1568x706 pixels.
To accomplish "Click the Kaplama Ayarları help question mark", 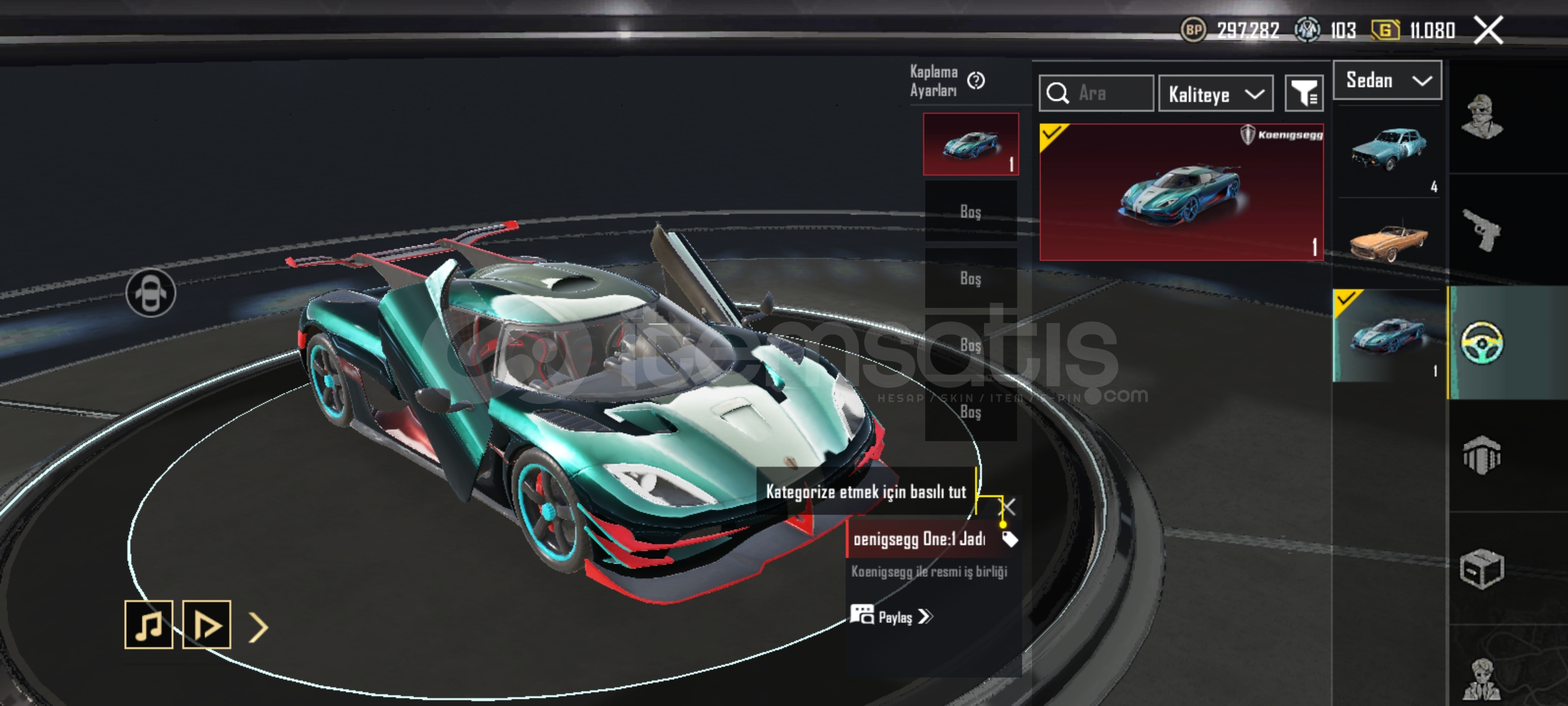I will (x=976, y=80).
